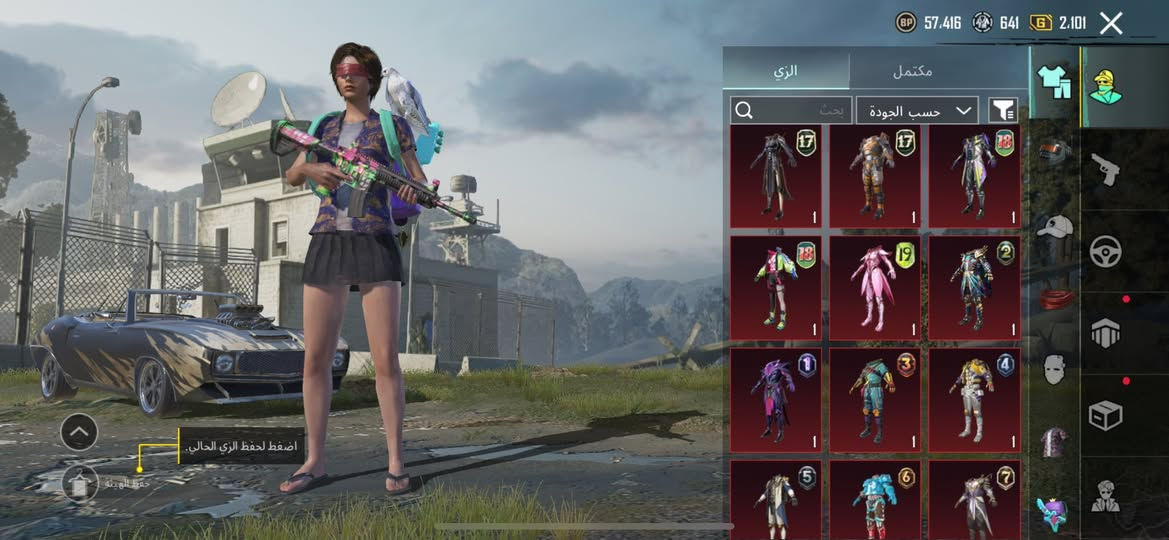Screen dimensions: 1169x540
Task: Open the weapon skins pistol category
Action: (x=1104, y=167)
